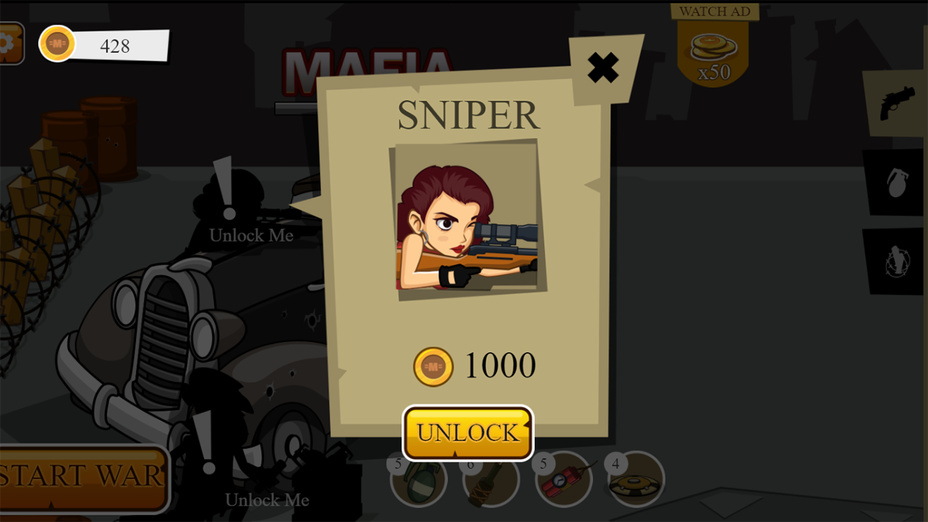The image size is (928, 522).
Task: Switch to the revolver weapons tab
Action: point(897,103)
